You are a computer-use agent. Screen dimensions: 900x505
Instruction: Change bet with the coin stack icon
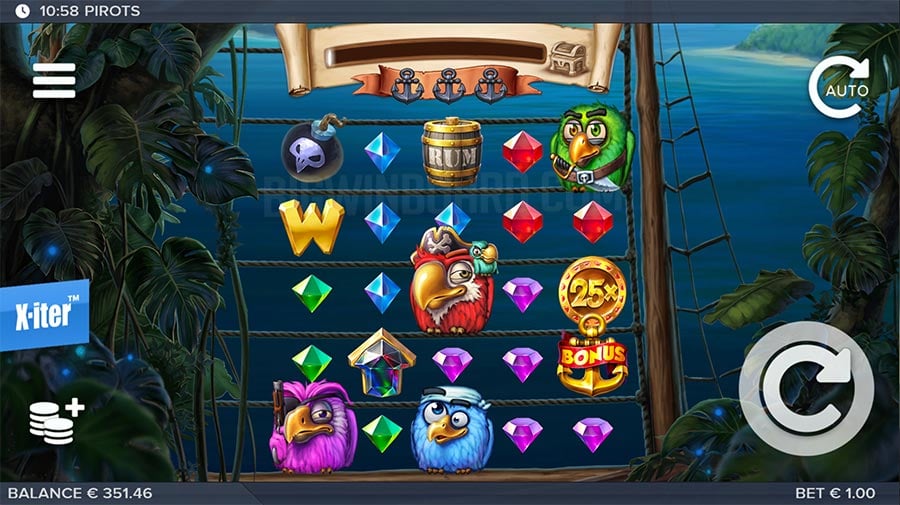[55, 421]
